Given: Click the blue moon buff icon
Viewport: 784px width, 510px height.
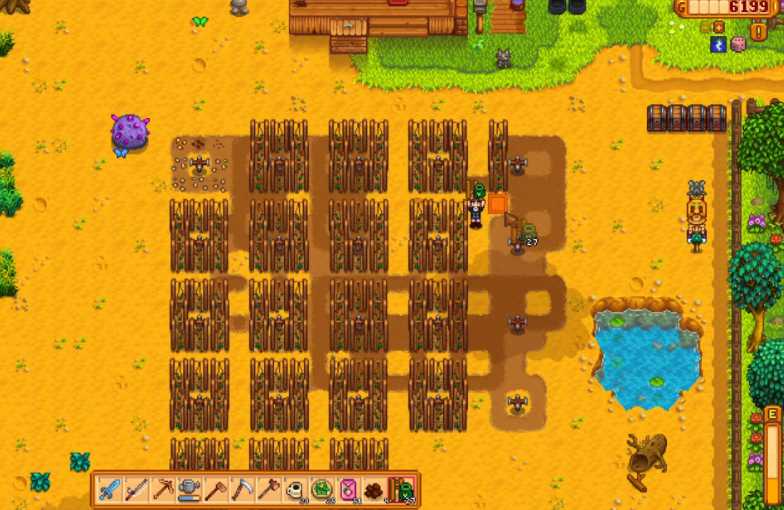Looking at the screenshot, I should [718, 44].
